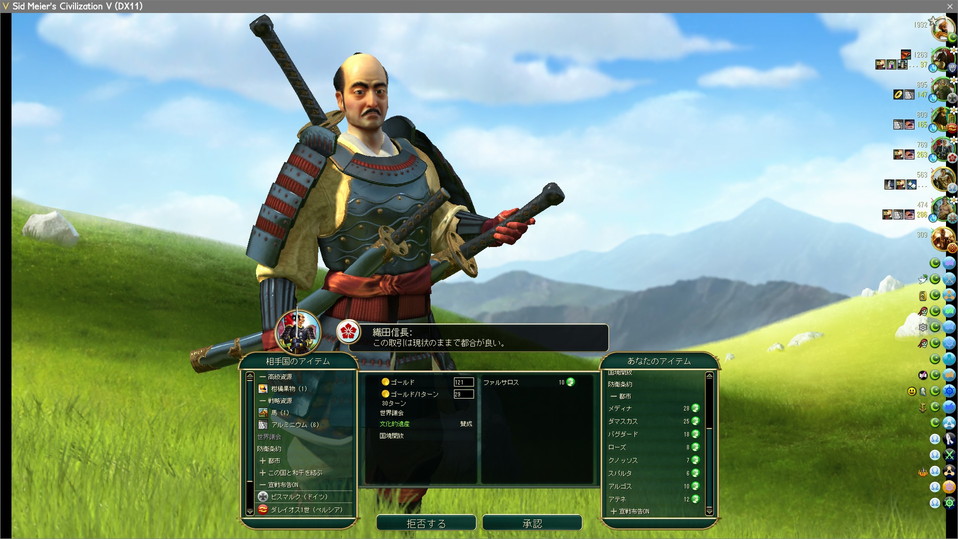Offer the city アテネ

[620, 498]
